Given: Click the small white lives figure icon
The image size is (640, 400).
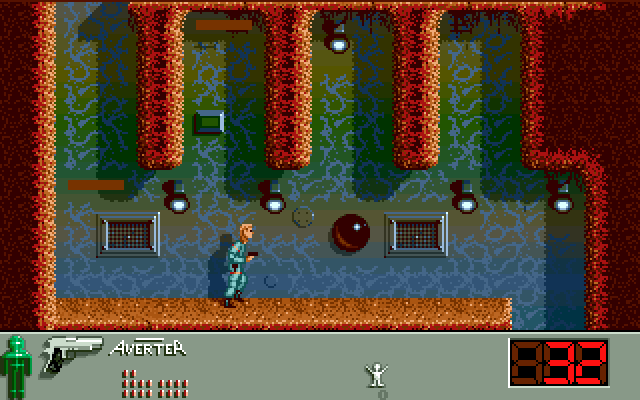Looking at the screenshot, I should coord(376,373).
